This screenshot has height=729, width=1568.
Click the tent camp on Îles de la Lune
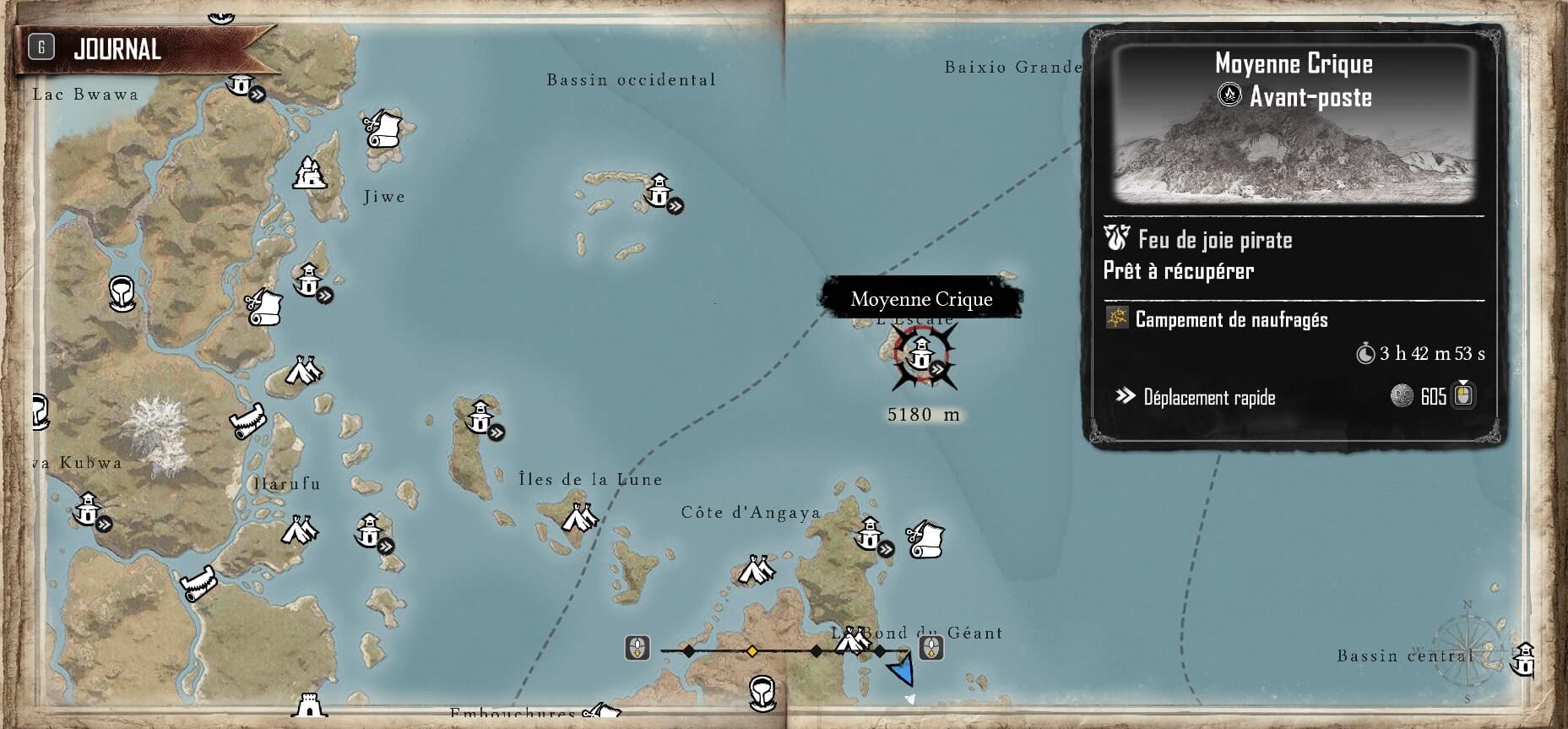pos(578,516)
